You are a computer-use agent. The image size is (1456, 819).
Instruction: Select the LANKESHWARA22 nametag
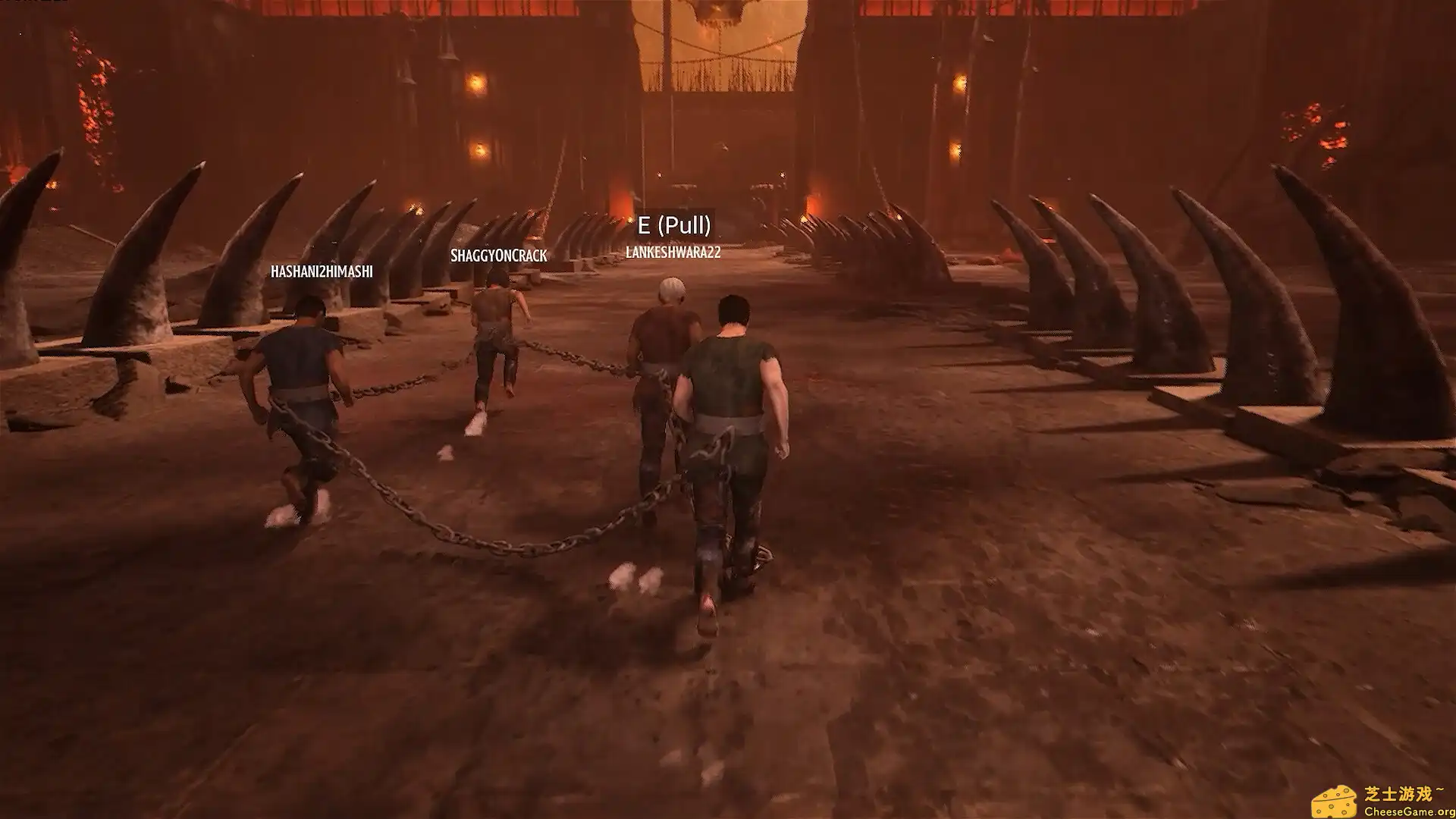click(673, 253)
